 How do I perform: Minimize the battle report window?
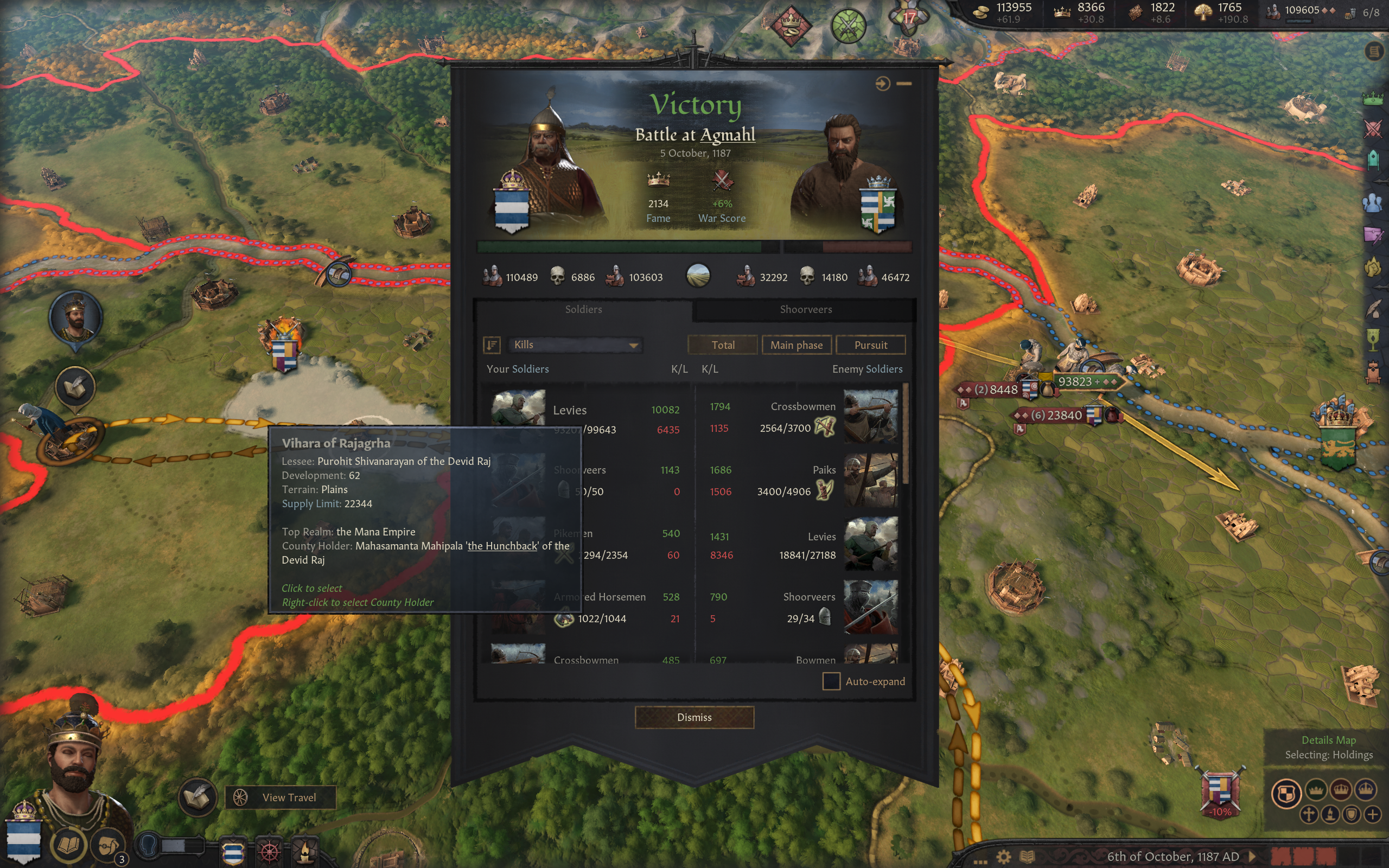coord(904,84)
